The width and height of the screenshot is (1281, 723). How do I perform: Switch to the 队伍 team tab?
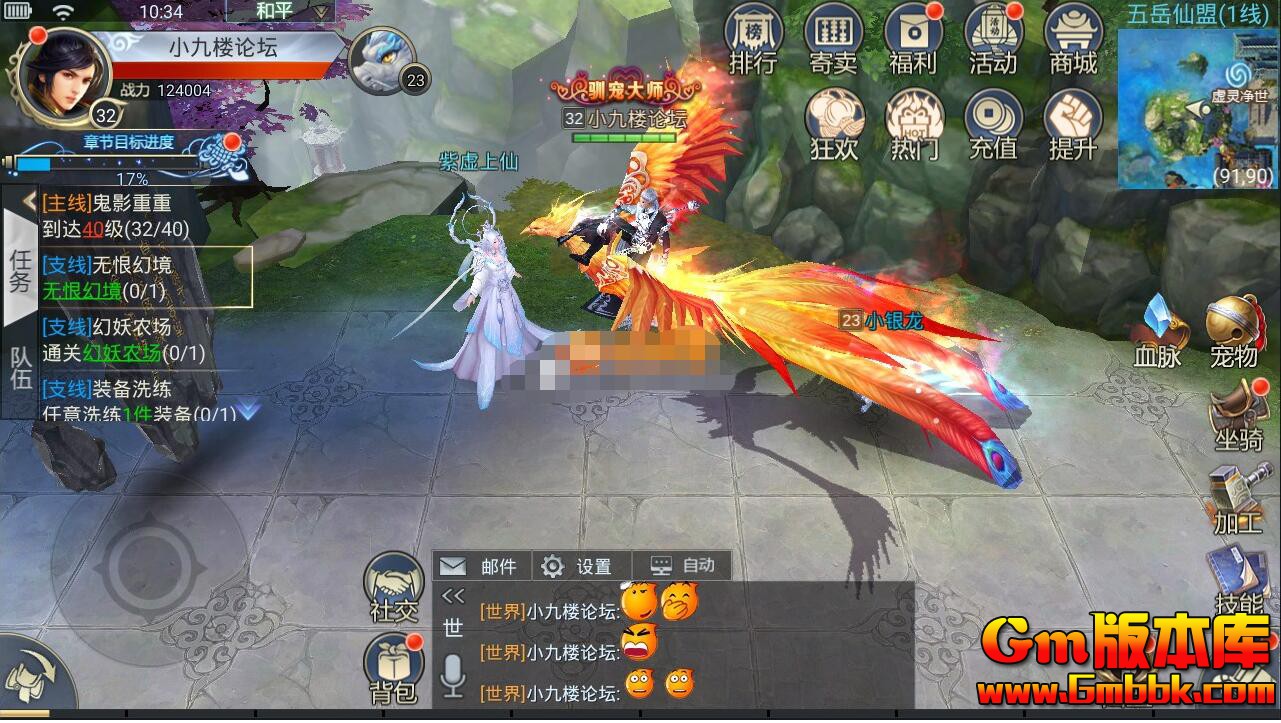coord(21,369)
